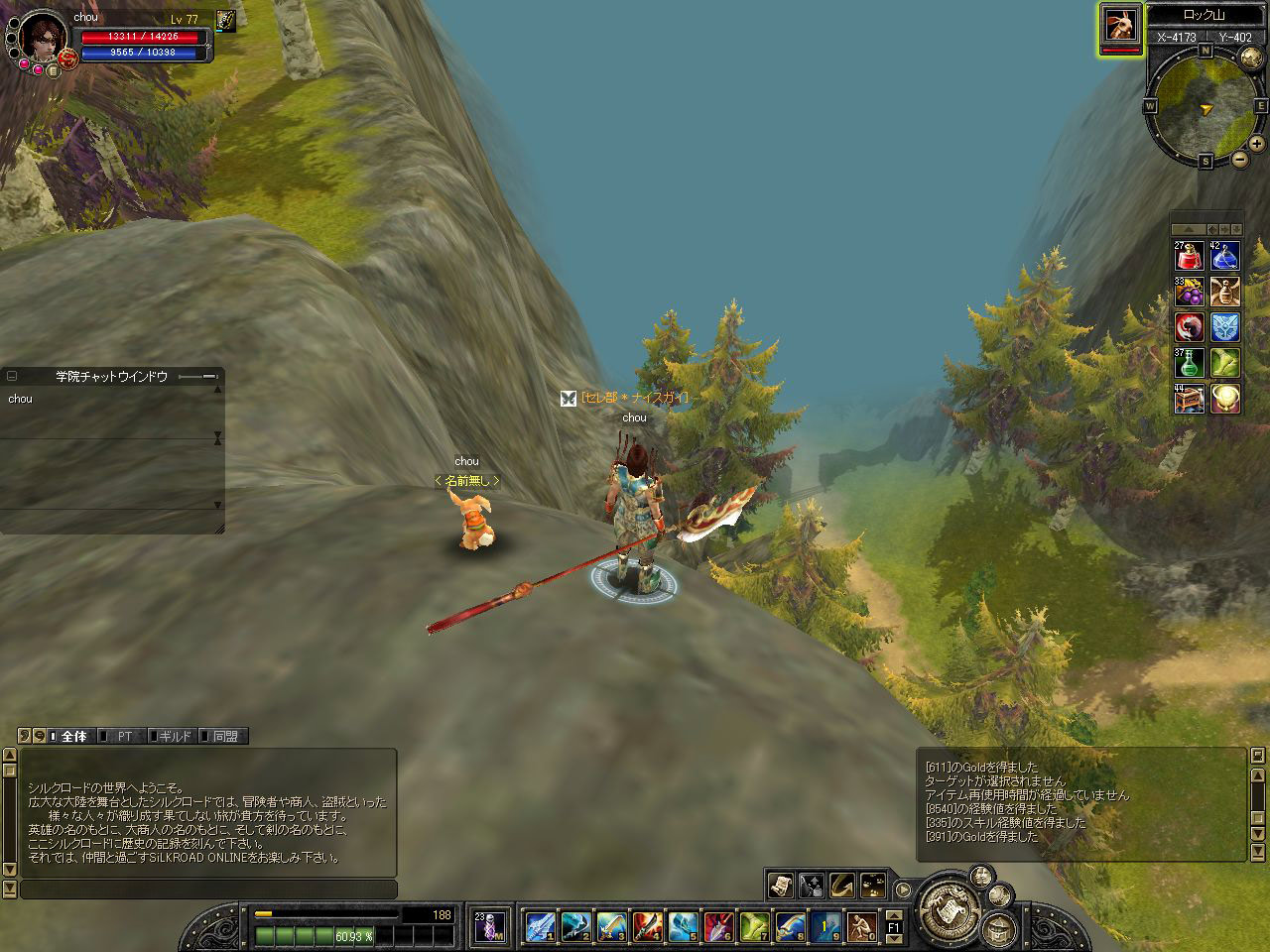The image size is (1270, 952).
Task: Zoom in the minimap with plus button
Action: pyautogui.click(x=1257, y=143)
